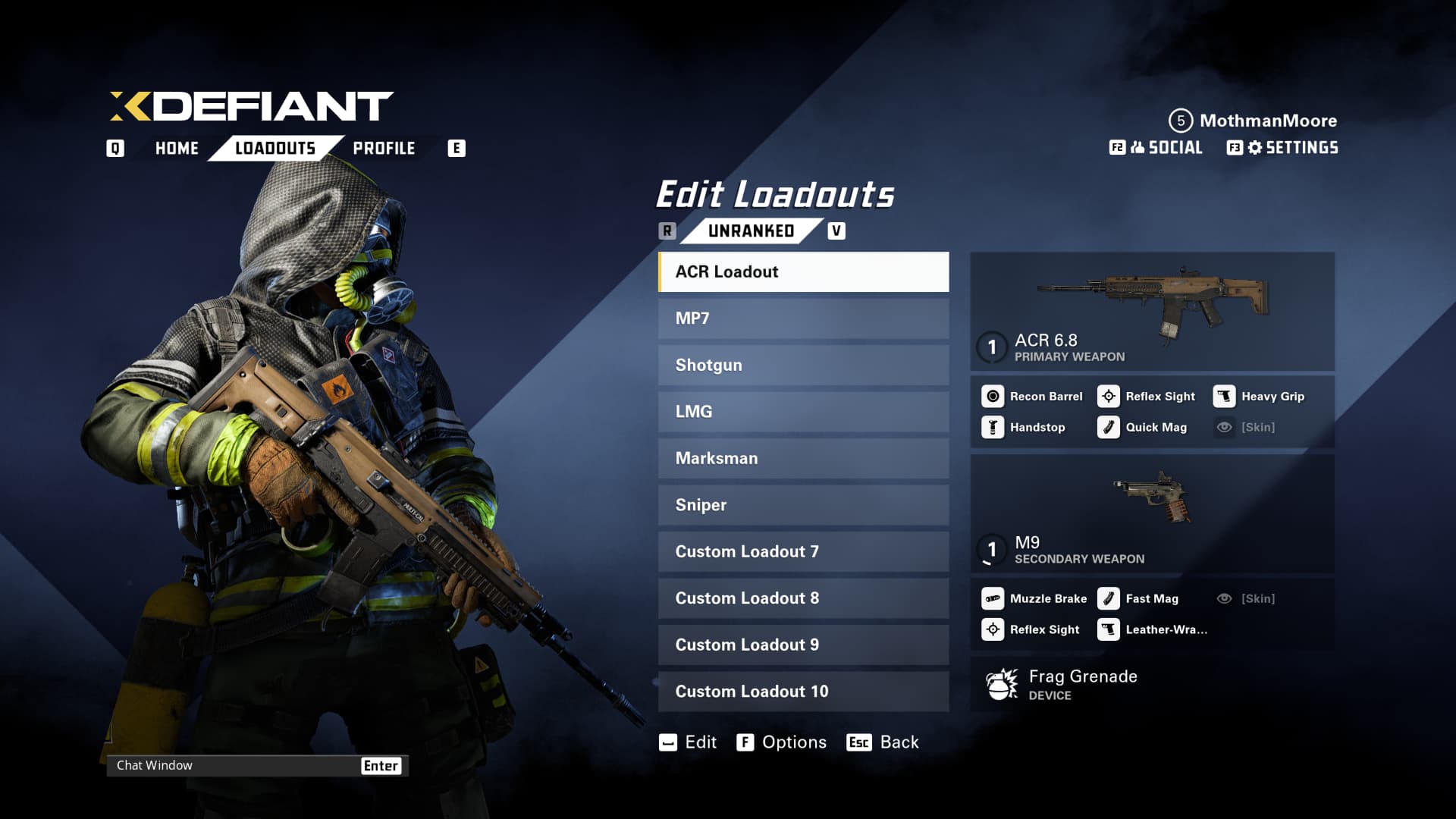1456x819 pixels.
Task: Select the Sniper loadout
Action: 803,505
